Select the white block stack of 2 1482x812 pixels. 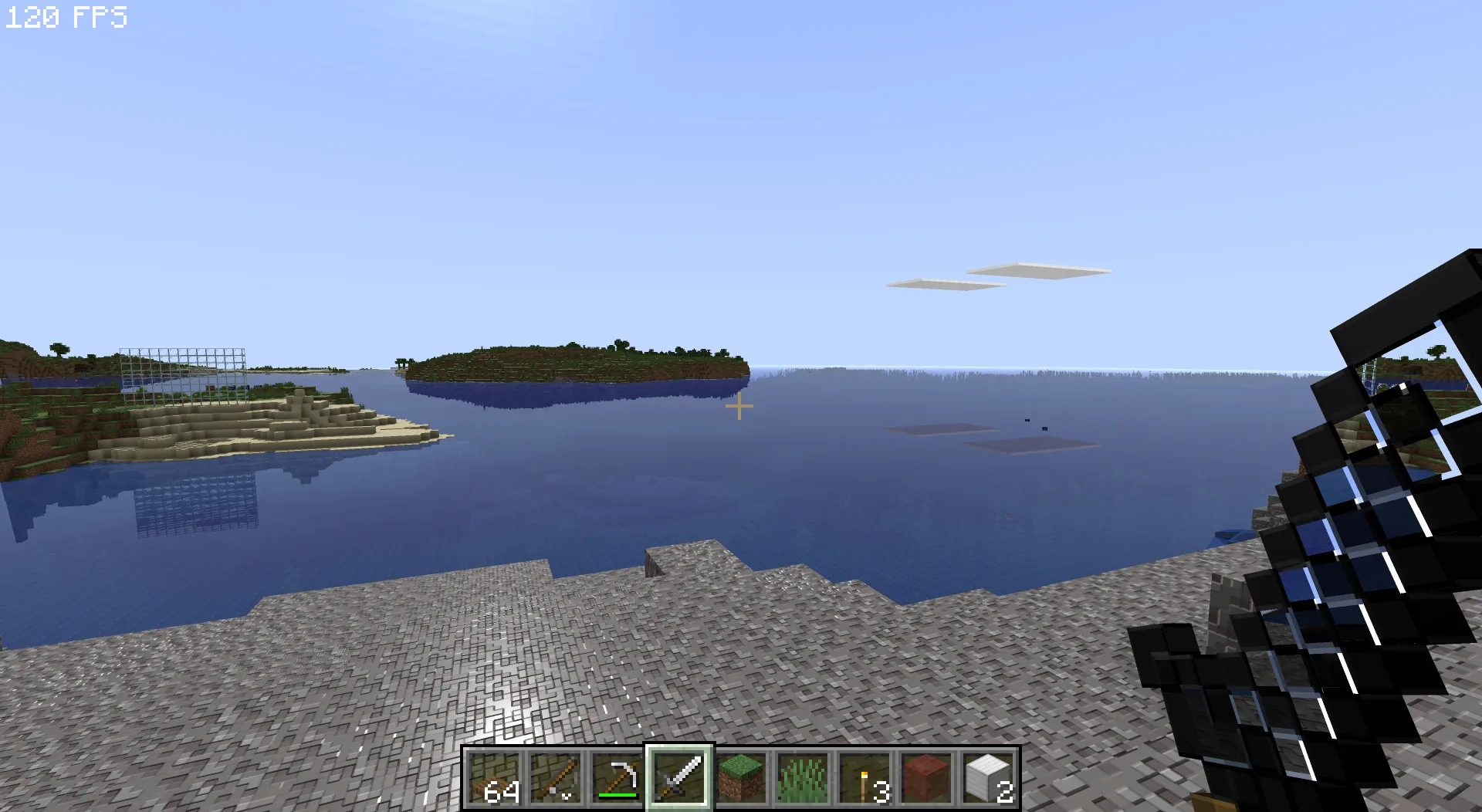pos(988,778)
